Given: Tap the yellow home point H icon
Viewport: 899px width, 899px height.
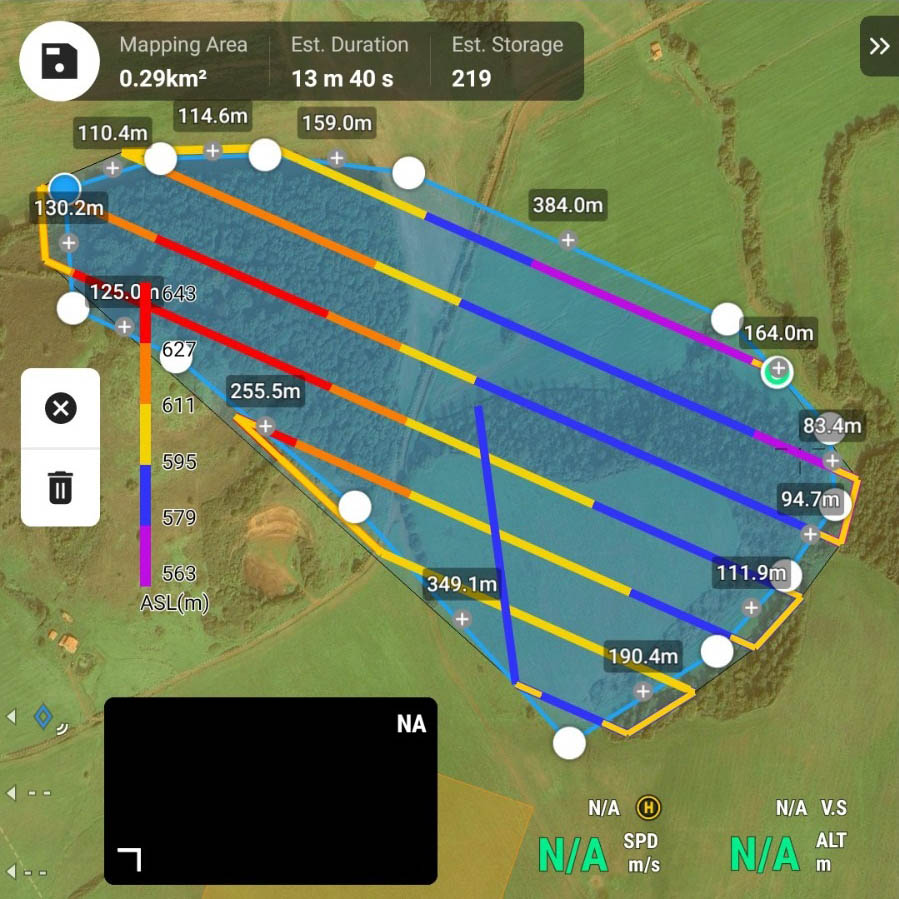Looking at the screenshot, I should click(649, 807).
